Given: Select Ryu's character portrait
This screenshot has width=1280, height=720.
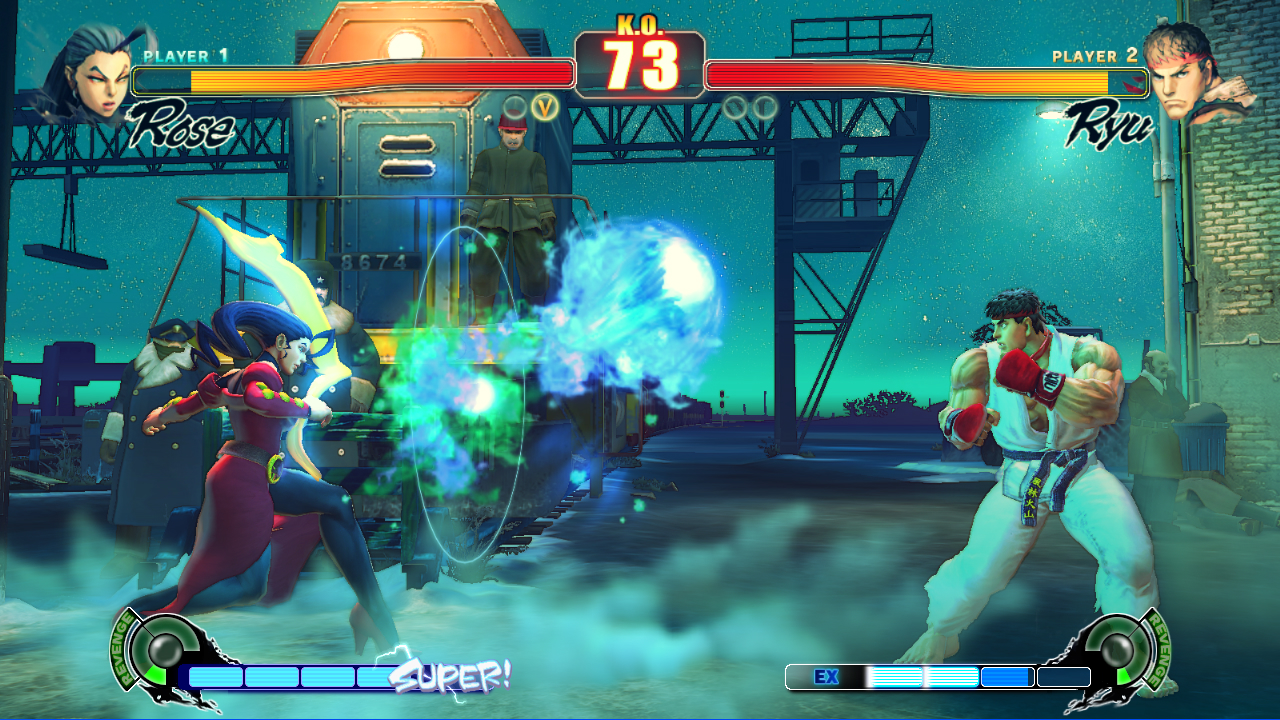Looking at the screenshot, I should coord(1196,72).
